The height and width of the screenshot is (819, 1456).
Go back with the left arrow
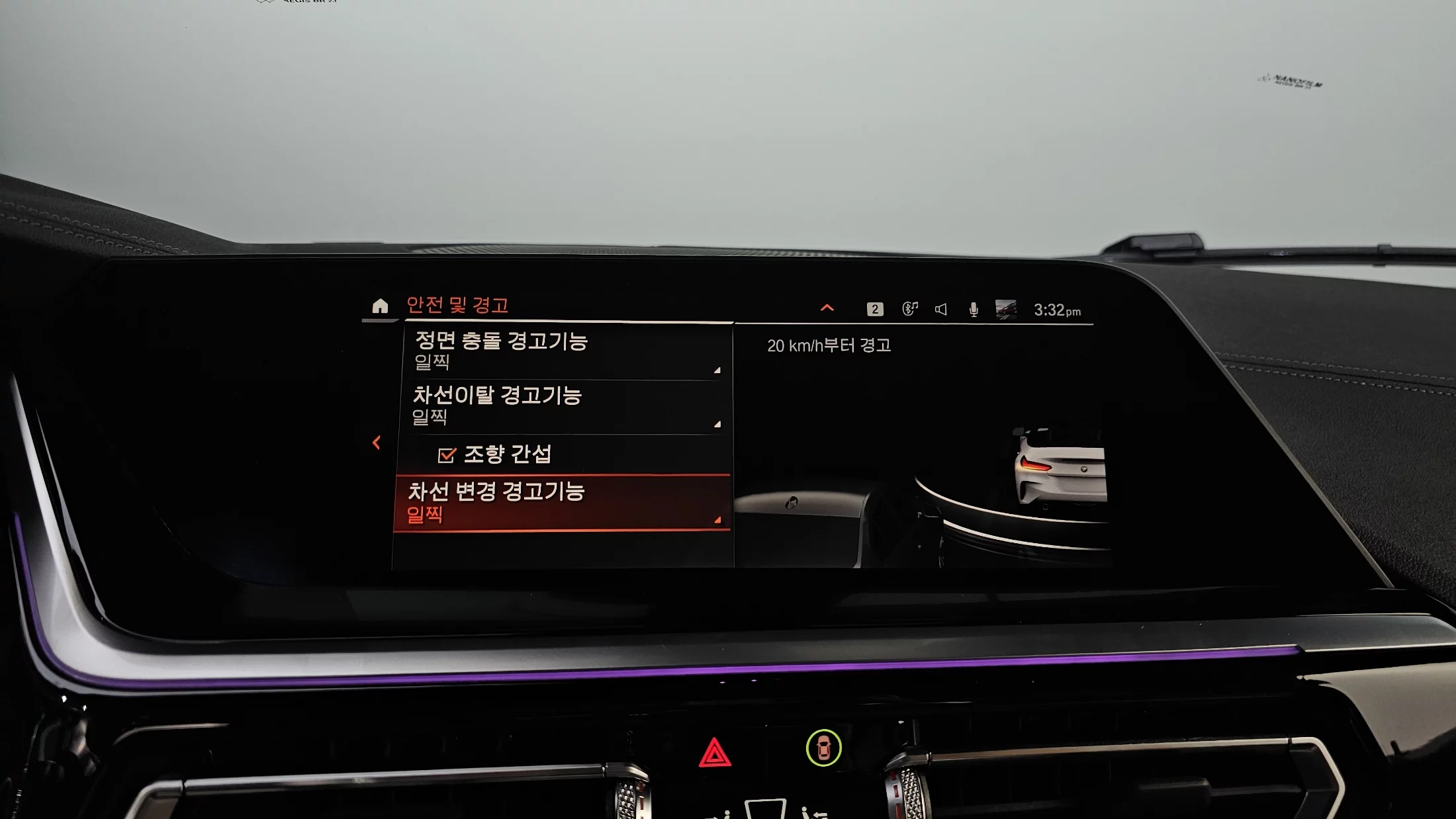click(377, 443)
